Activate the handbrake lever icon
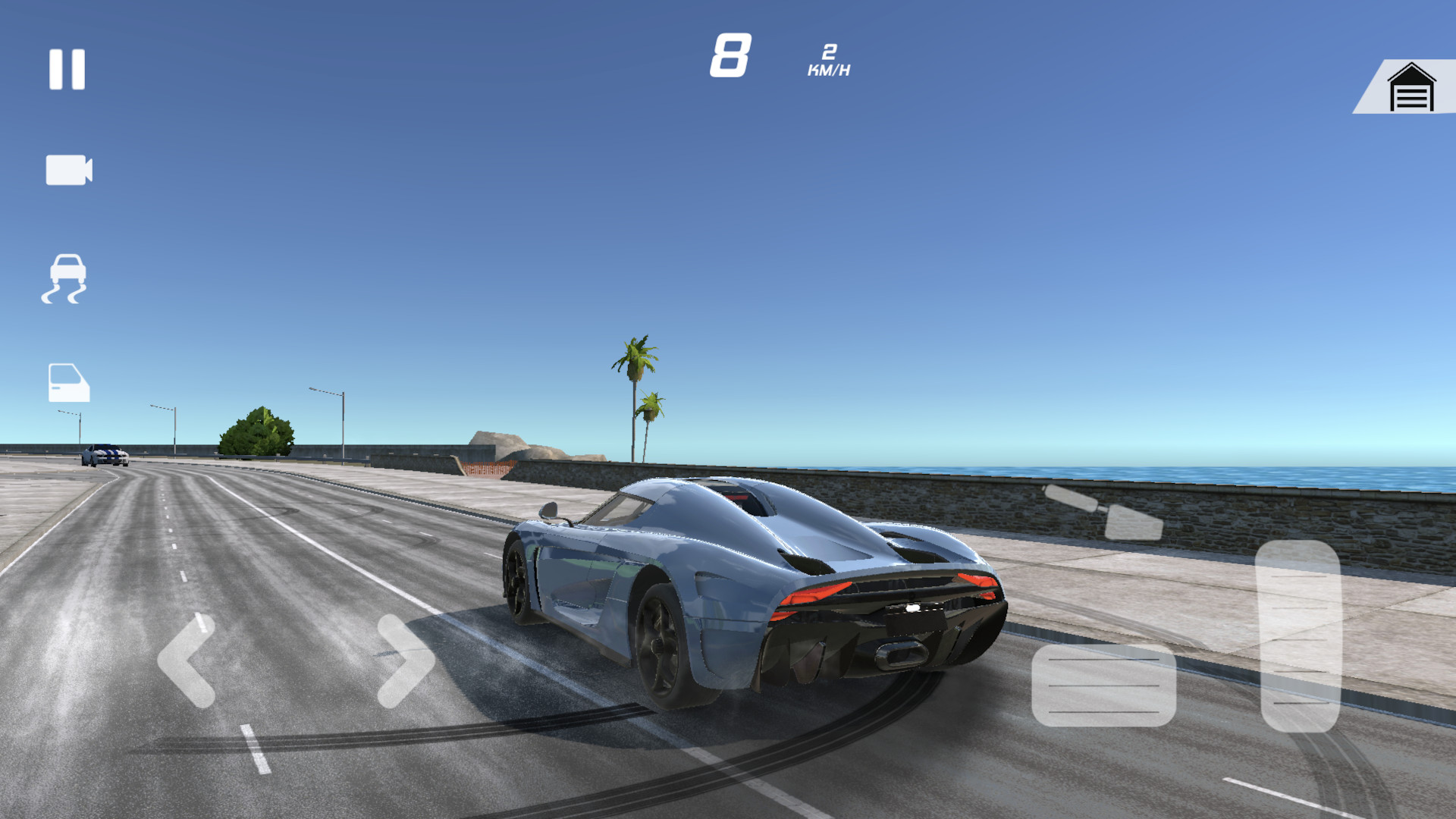This screenshot has width=1456, height=819. pyautogui.click(x=1103, y=512)
